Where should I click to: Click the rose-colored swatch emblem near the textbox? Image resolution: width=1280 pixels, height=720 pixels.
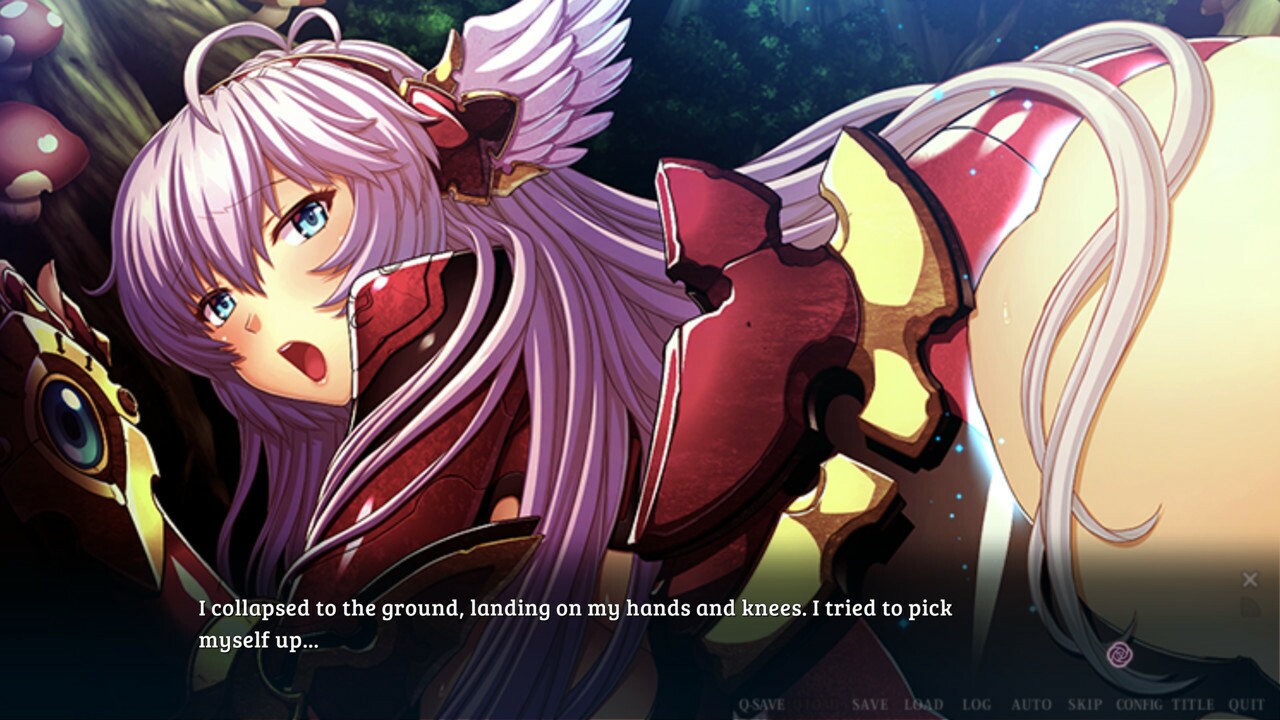pos(1120,653)
